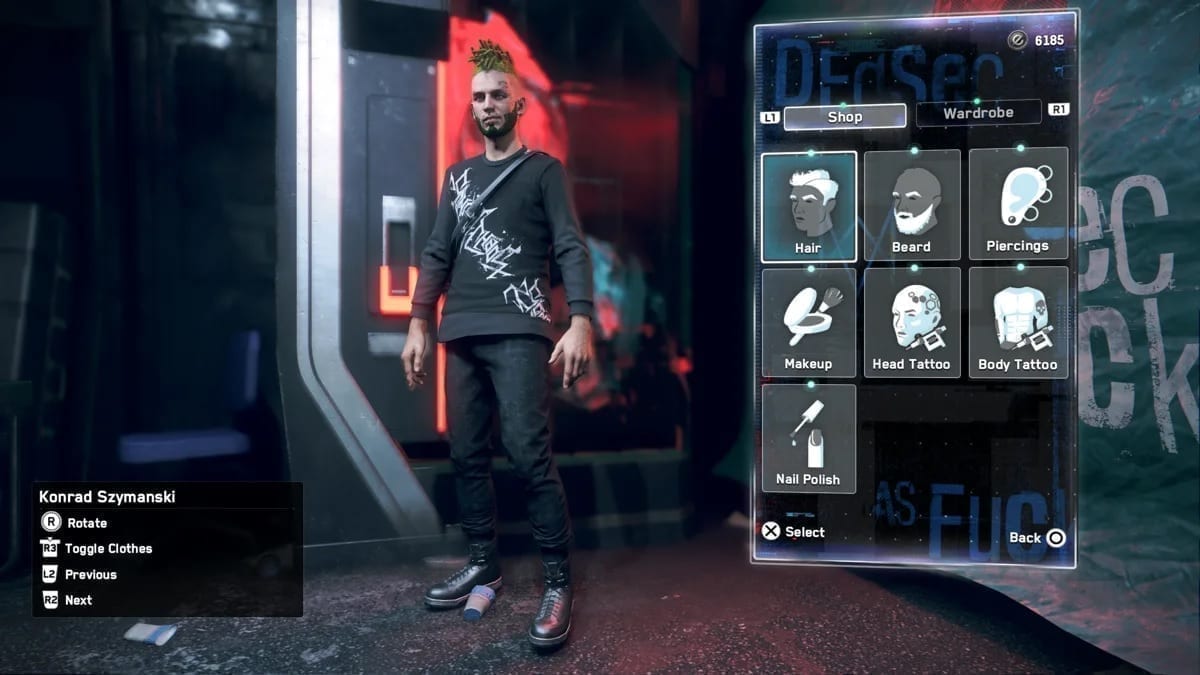Choose the Nail Polish category
This screenshot has height=675, width=1200.
tap(808, 438)
